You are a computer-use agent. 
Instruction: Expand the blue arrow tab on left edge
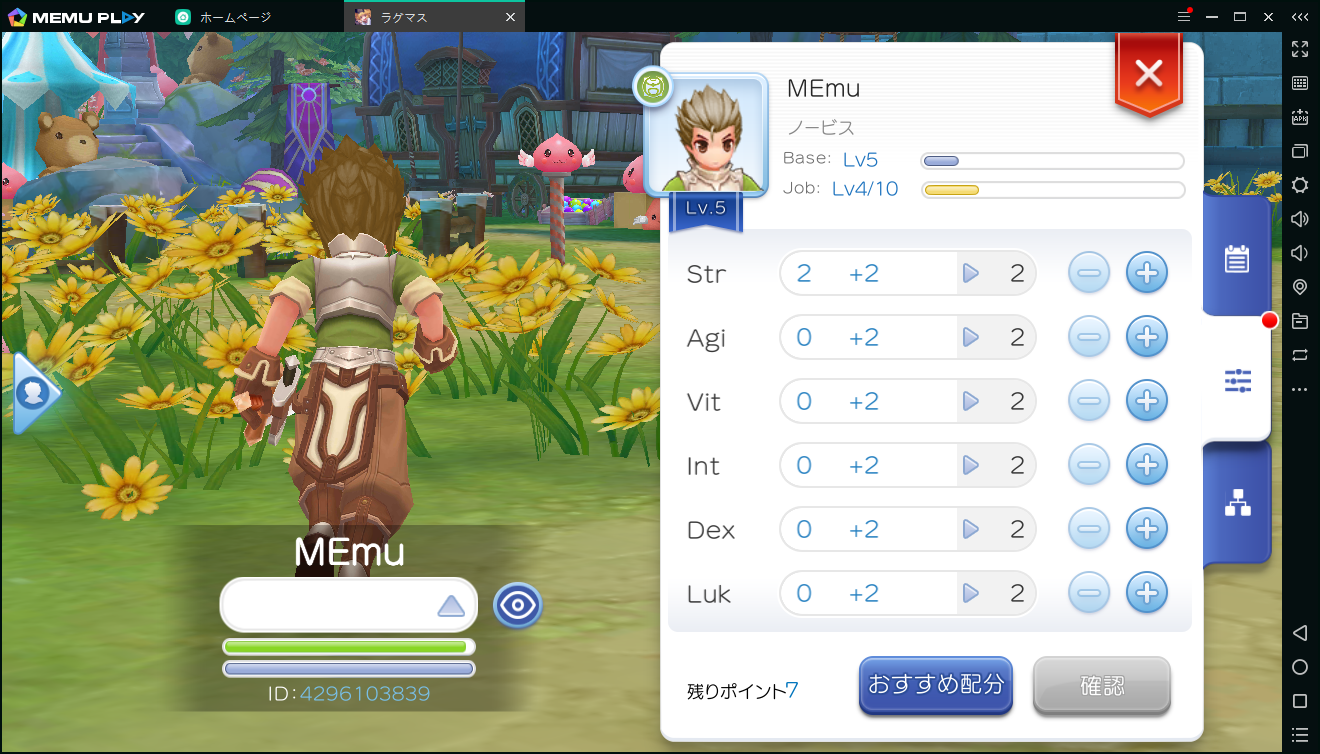[x=33, y=393]
